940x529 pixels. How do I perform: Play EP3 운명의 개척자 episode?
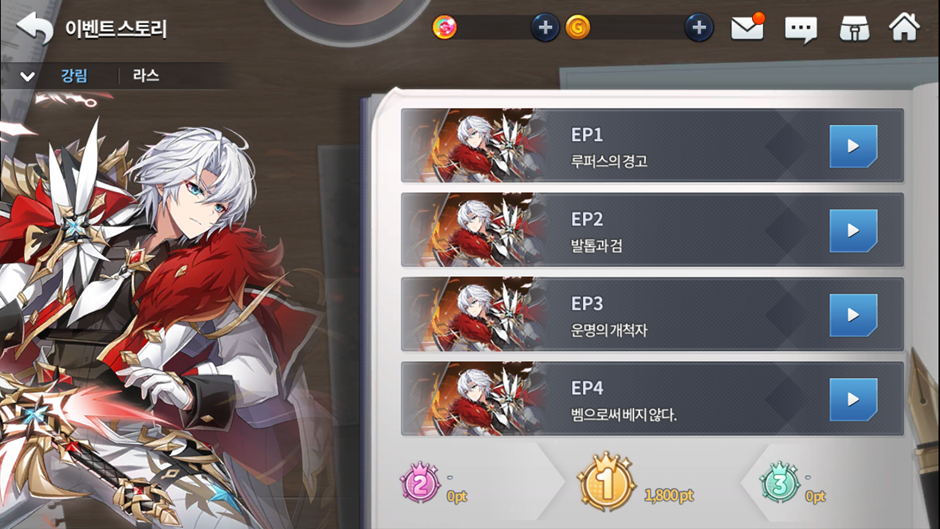click(x=852, y=315)
